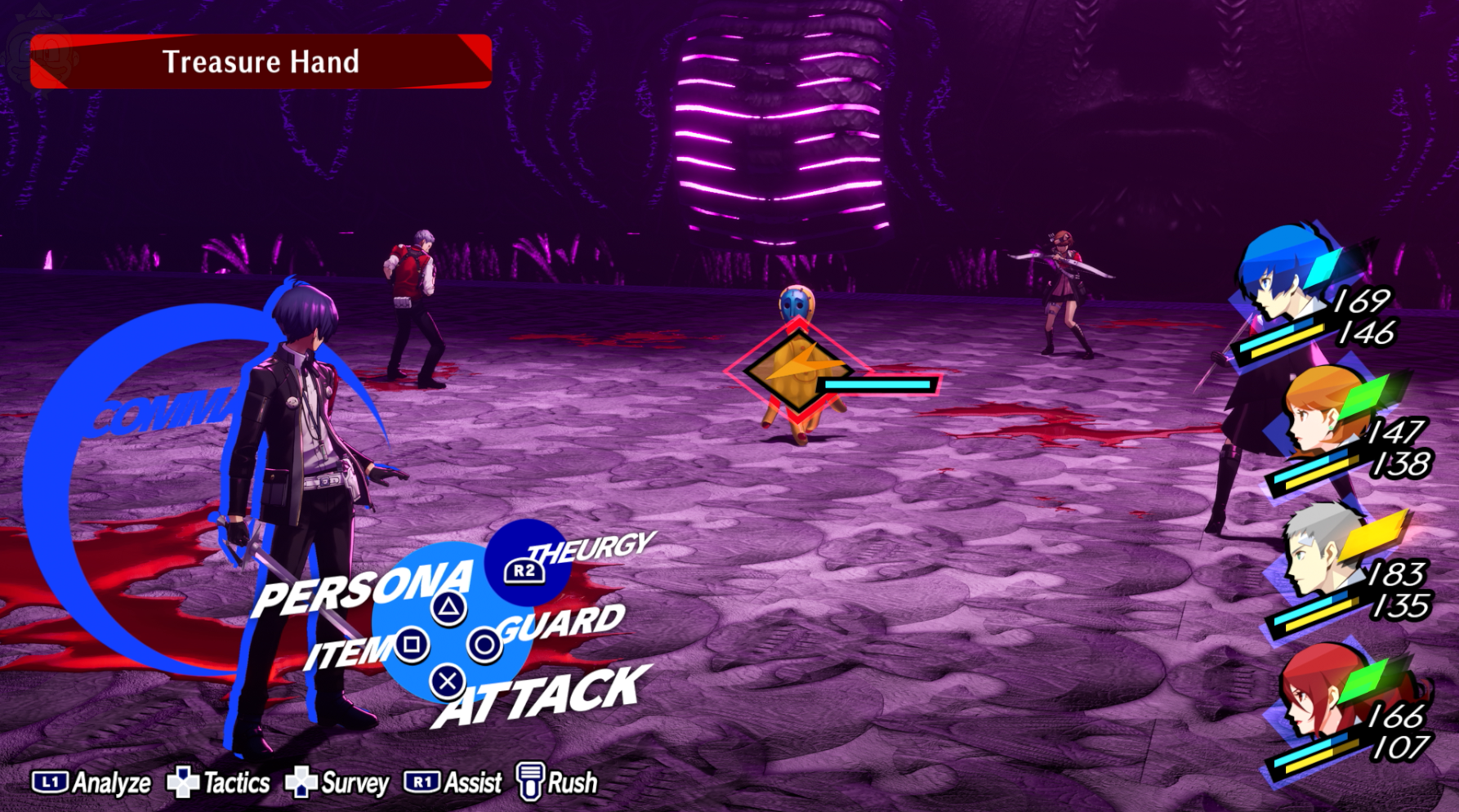Viewport: 1459px width, 812px height.
Task: Click the Treasure Hand name banner
Action: pyautogui.click(x=261, y=62)
